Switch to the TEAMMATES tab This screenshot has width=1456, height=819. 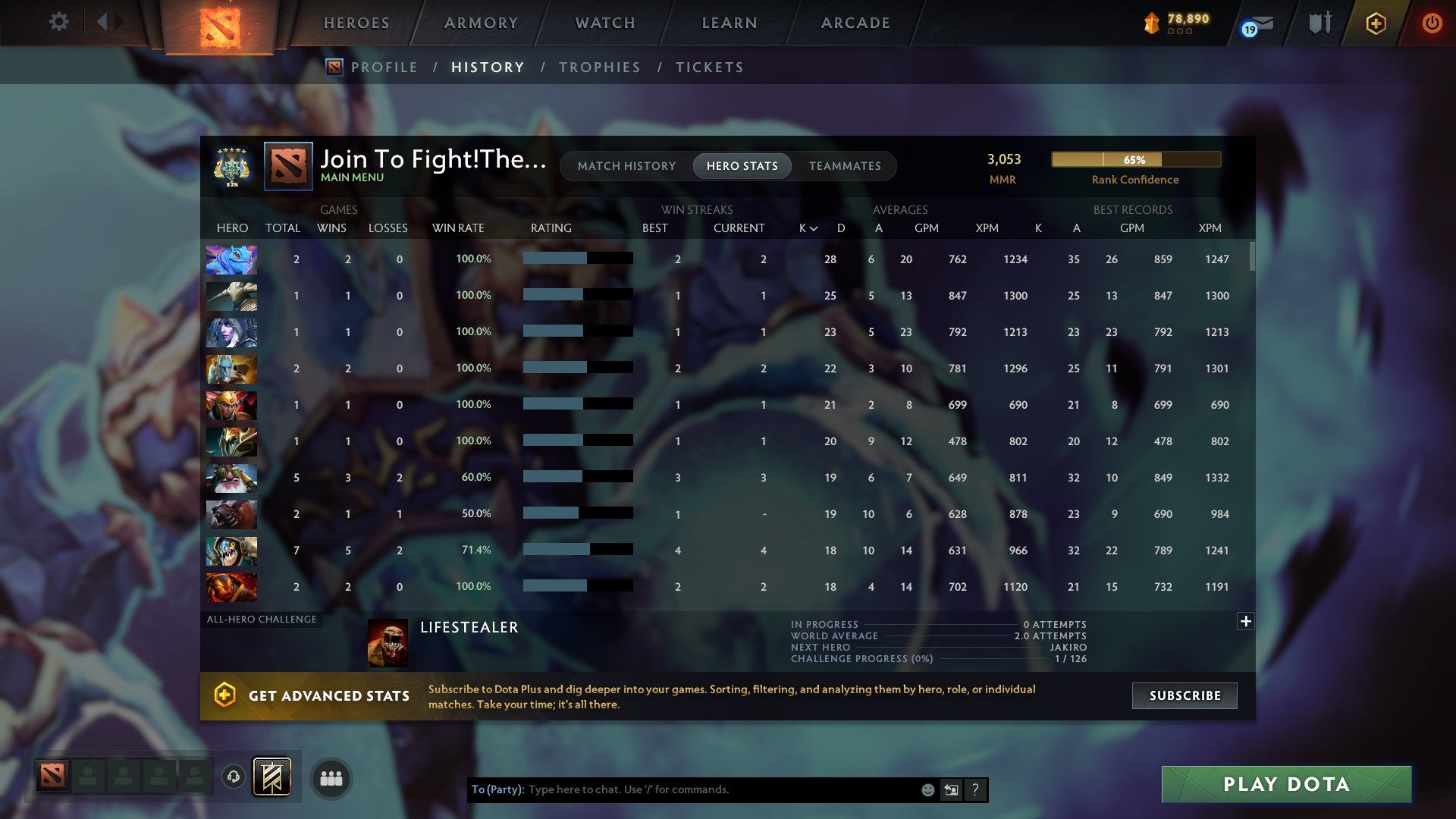tap(845, 166)
